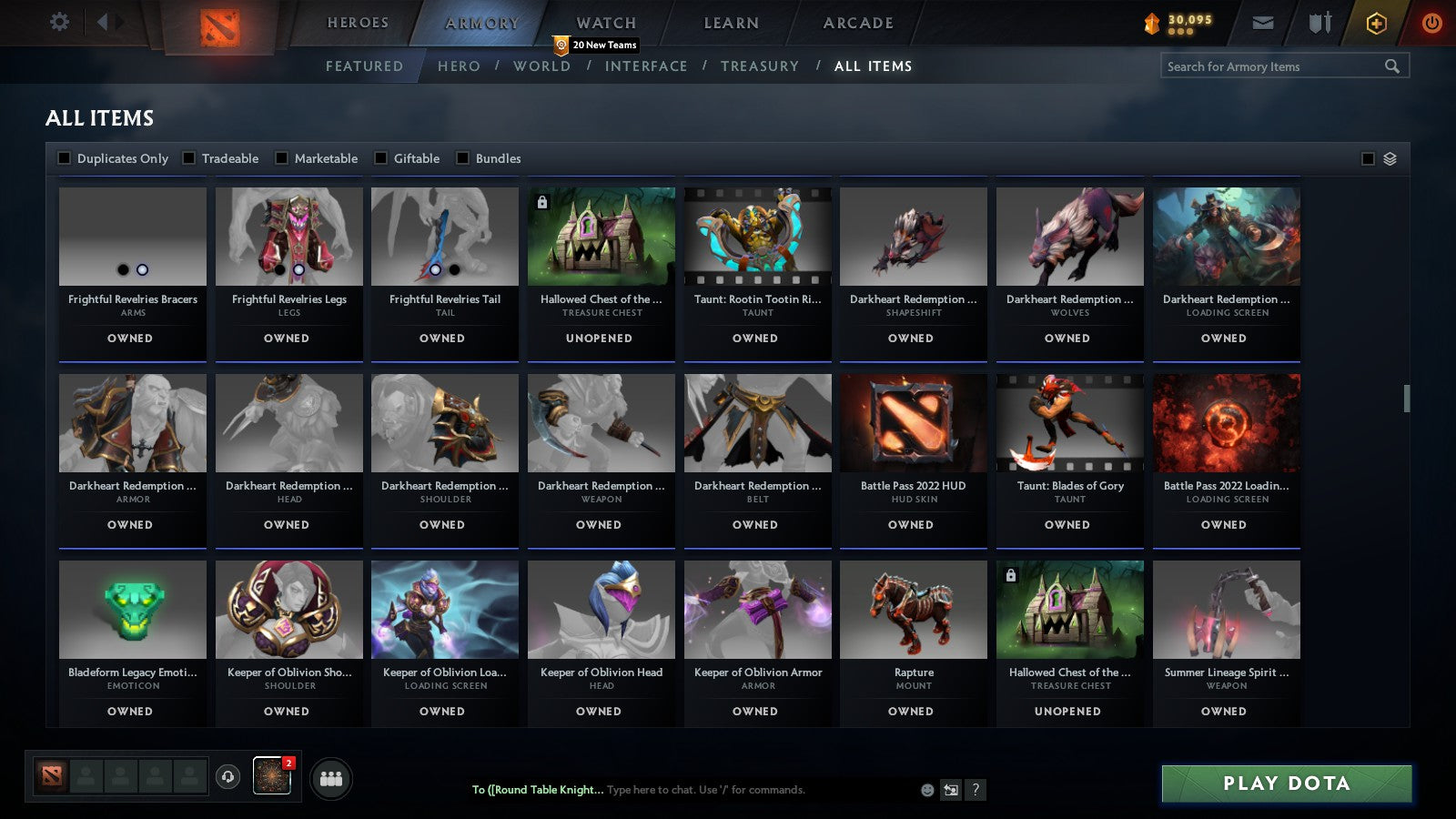Click the armory shield and sword icon
1456x819 pixels.
[x=1319, y=23]
